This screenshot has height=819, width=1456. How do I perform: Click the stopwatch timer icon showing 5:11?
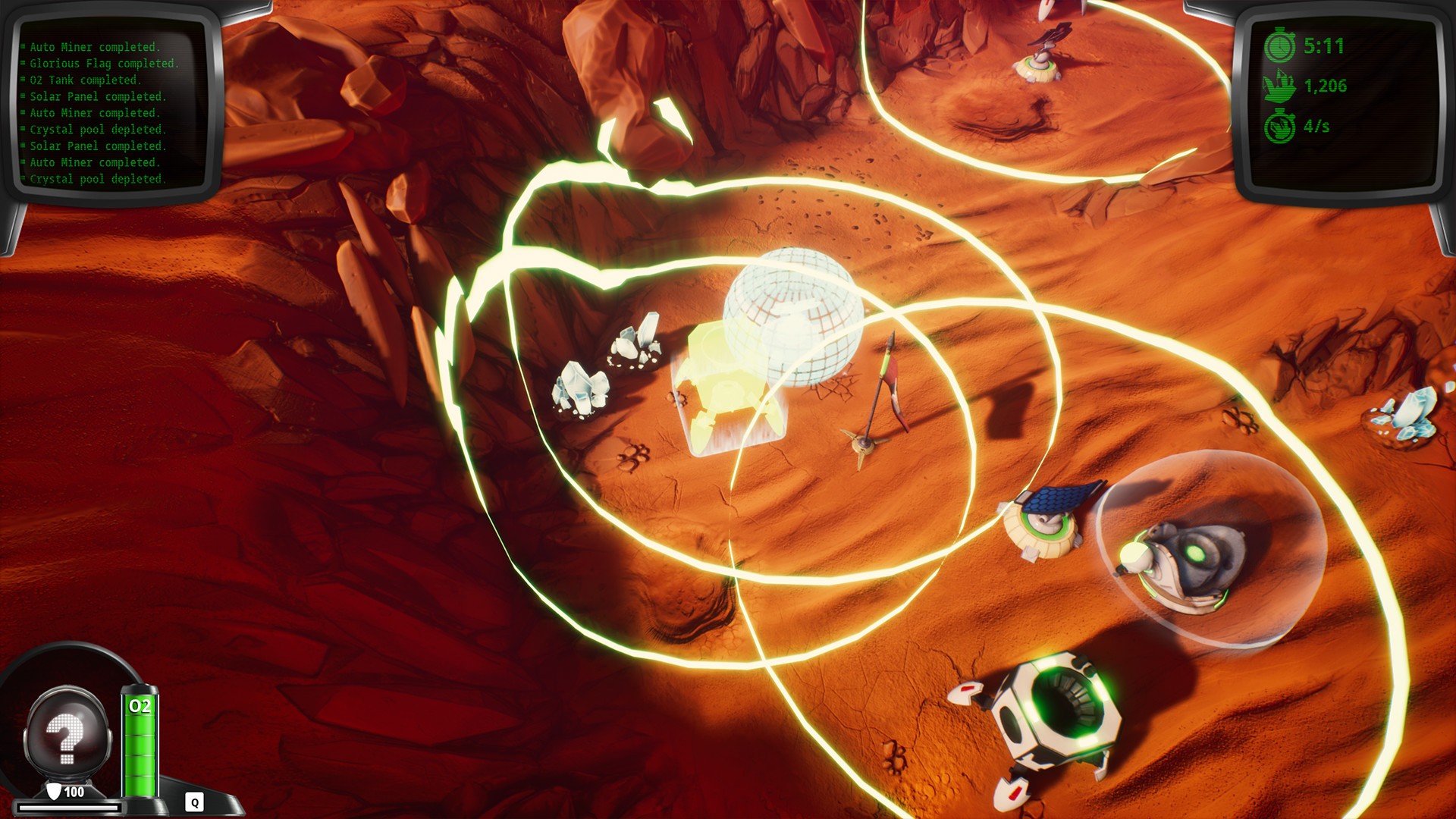(x=1280, y=44)
